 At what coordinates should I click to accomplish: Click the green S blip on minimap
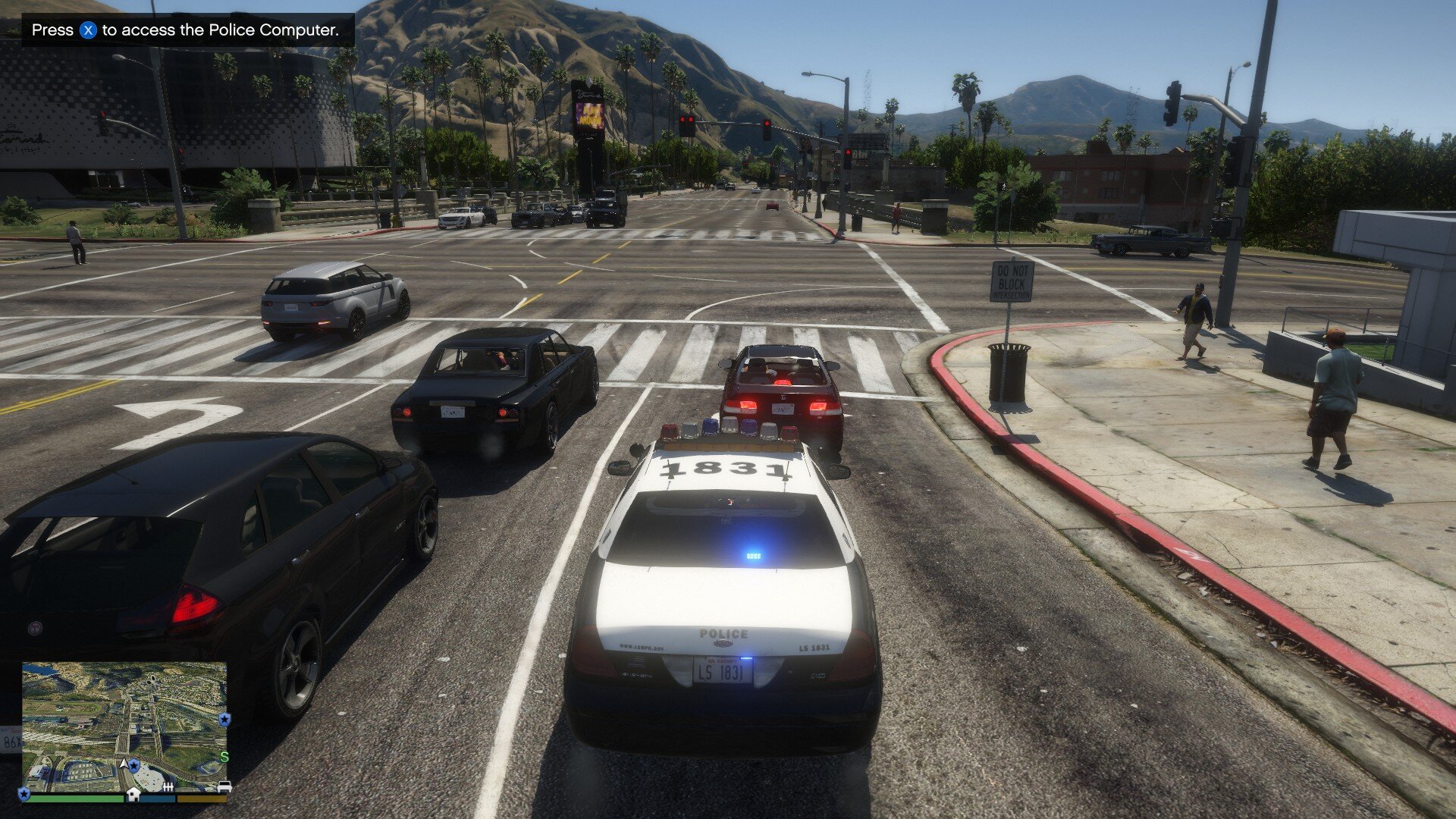pos(224,757)
